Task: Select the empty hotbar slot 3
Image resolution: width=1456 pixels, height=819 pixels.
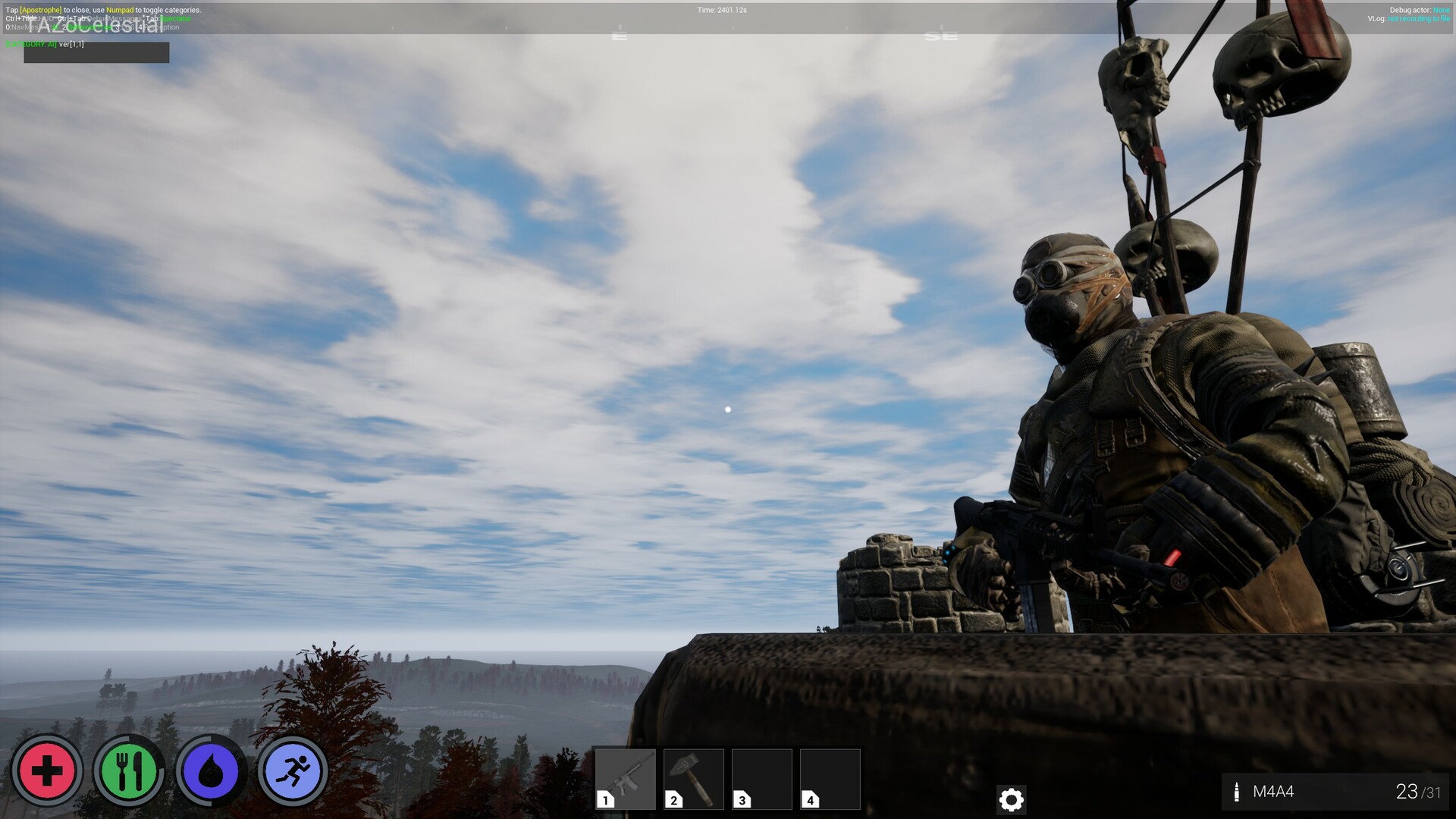Action: click(761, 779)
